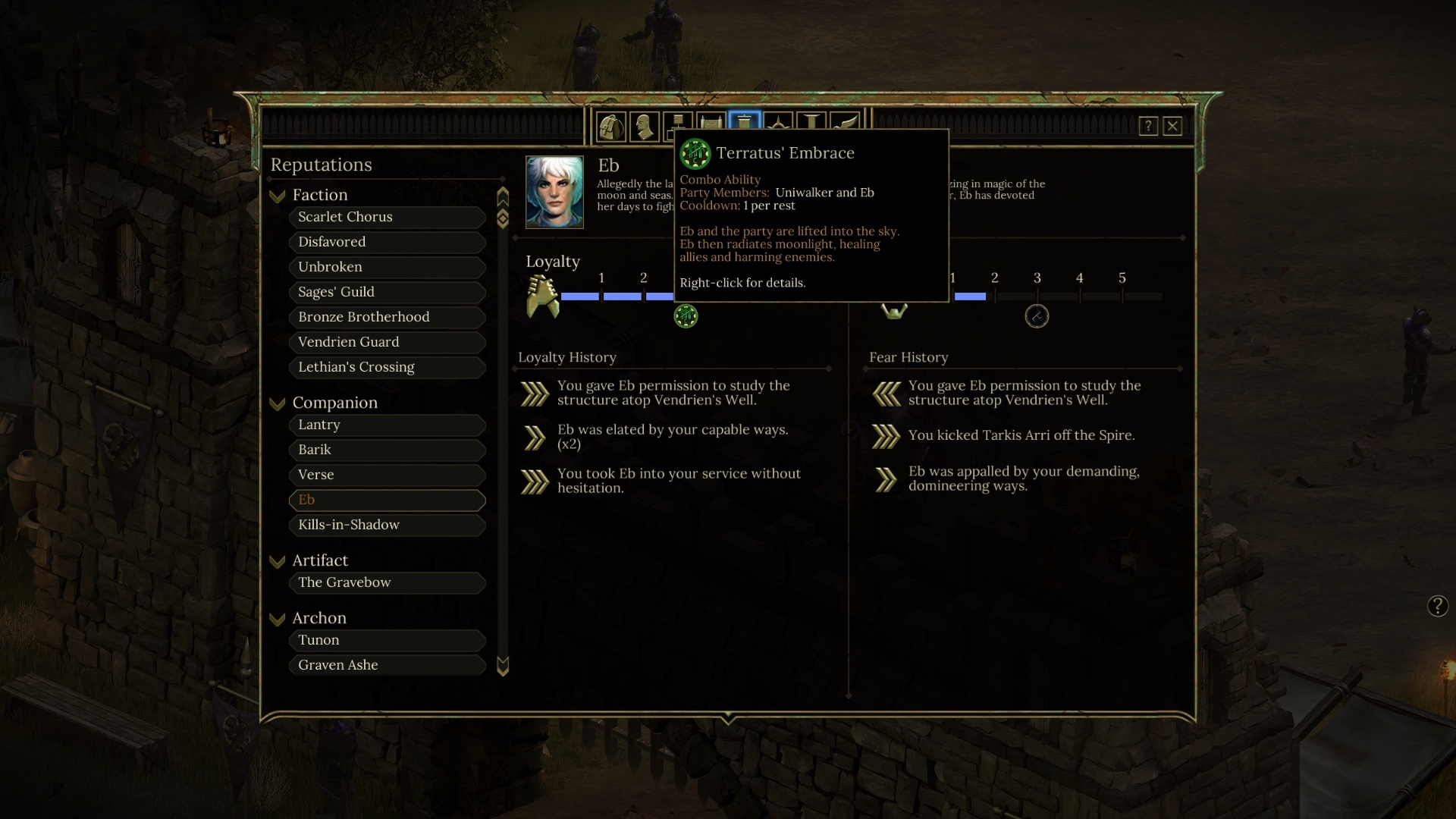The height and width of the screenshot is (819, 1456).
Task: Switch to the character head profile tab
Action: click(644, 127)
